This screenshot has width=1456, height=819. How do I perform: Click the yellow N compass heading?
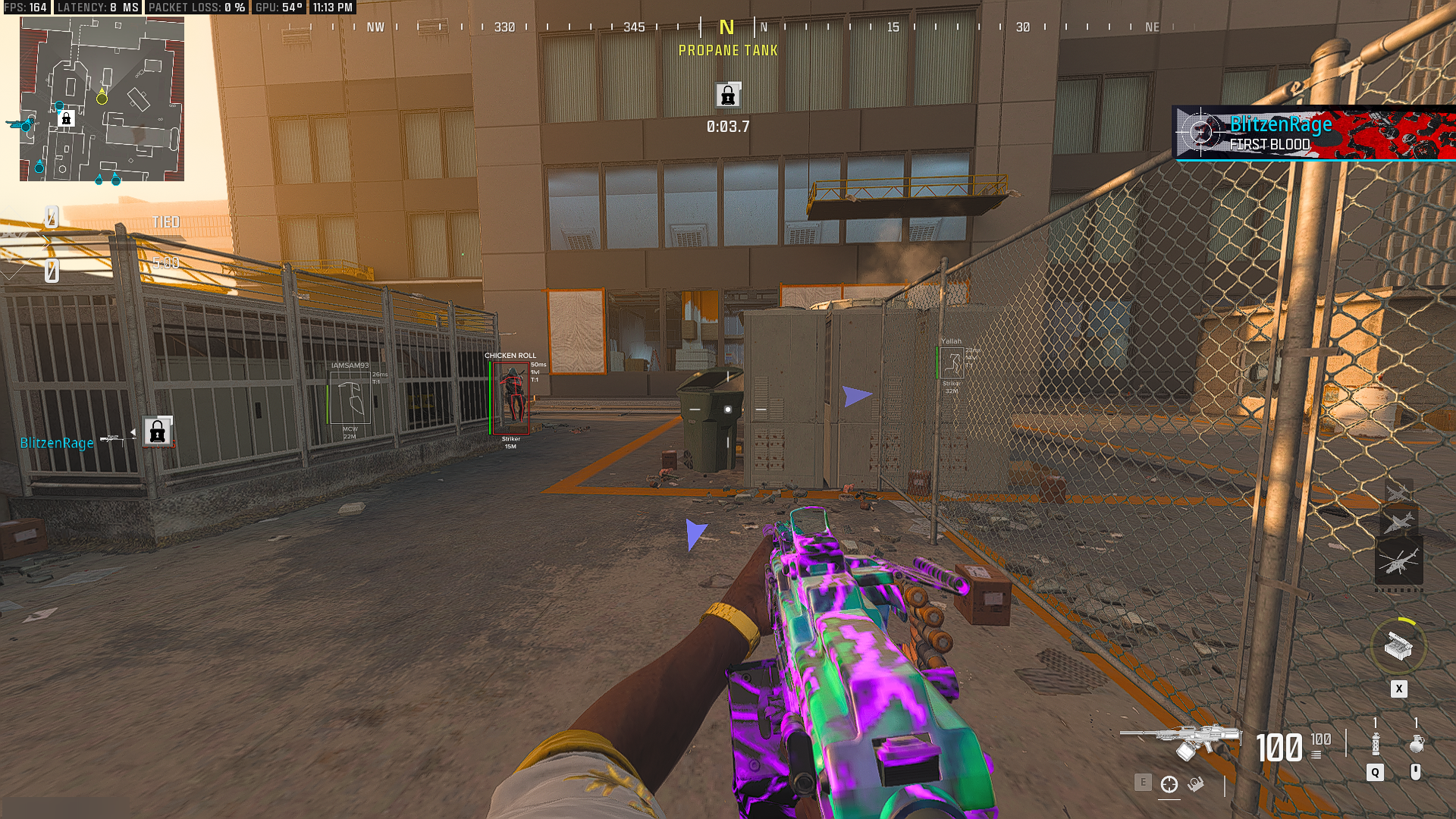tap(726, 28)
